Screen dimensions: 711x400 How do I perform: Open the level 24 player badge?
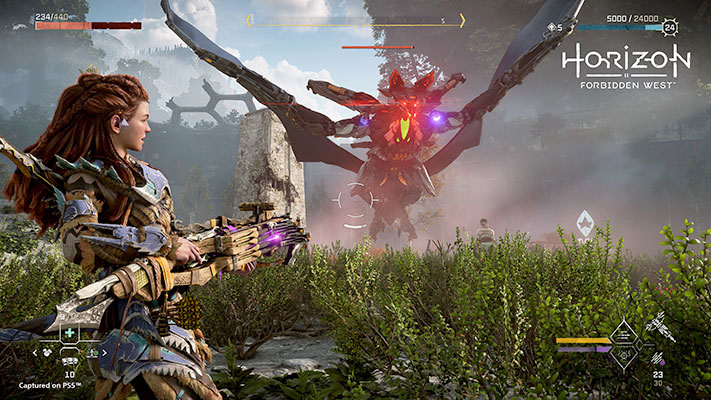pyautogui.click(x=667, y=28)
